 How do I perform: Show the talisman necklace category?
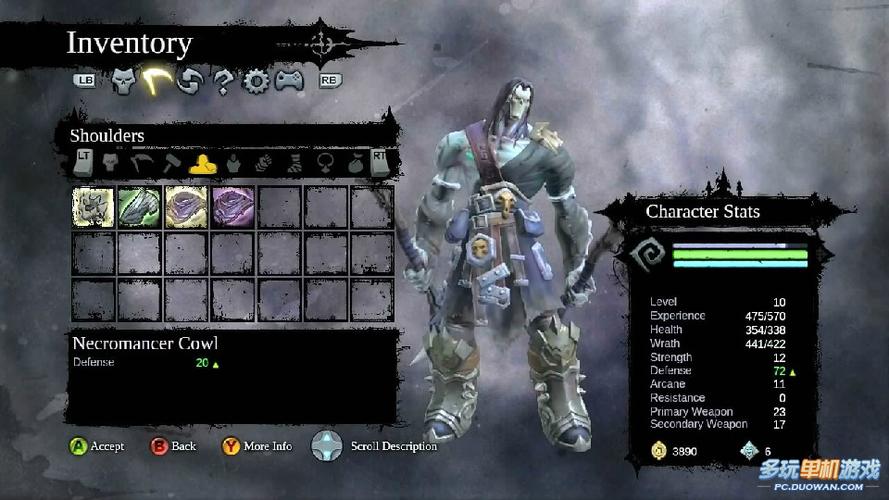coord(326,161)
